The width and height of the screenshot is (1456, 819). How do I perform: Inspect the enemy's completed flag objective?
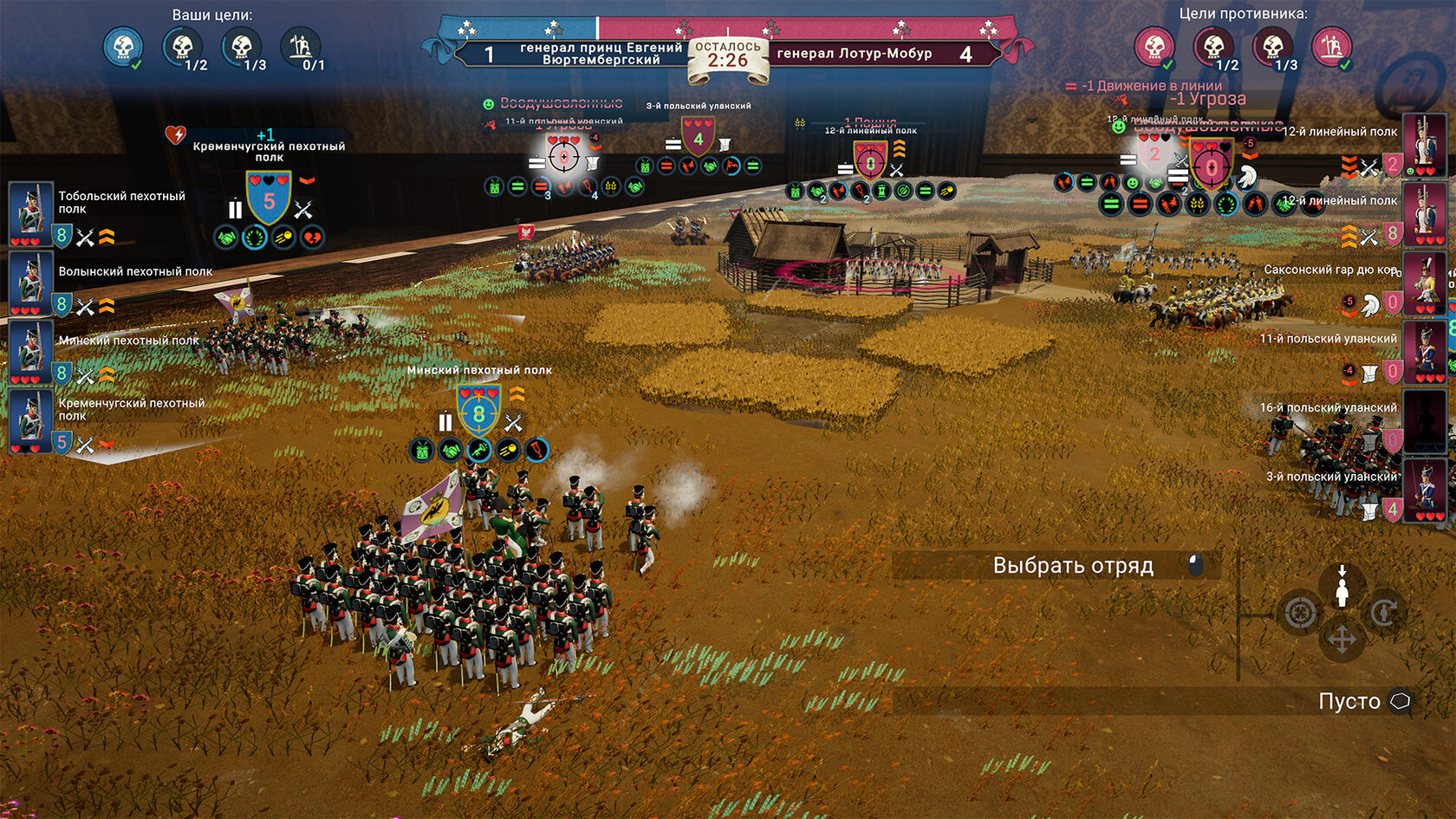(x=1332, y=46)
